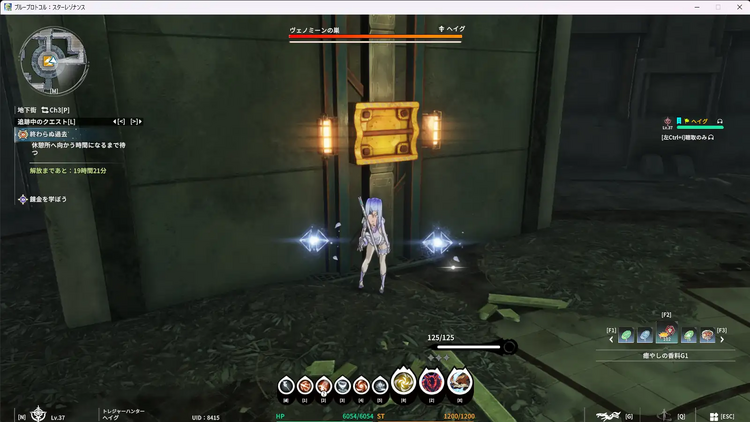Image resolution: width=750 pixels, height=422 pixels.
Task: Show the previous tracked quest with left arrow
Action: [115, 121]
